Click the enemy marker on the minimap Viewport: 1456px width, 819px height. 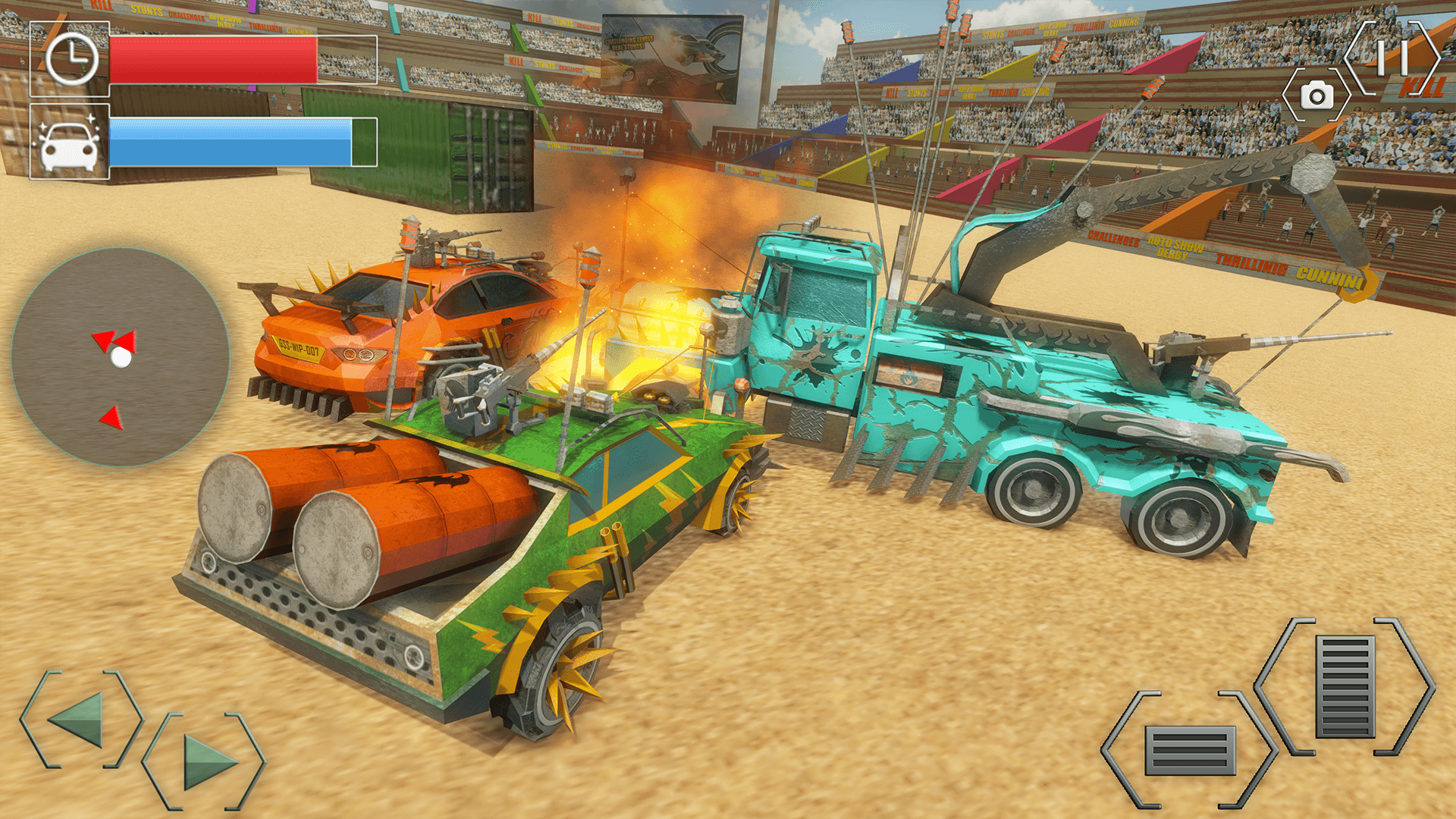click(x=112, y=416)
